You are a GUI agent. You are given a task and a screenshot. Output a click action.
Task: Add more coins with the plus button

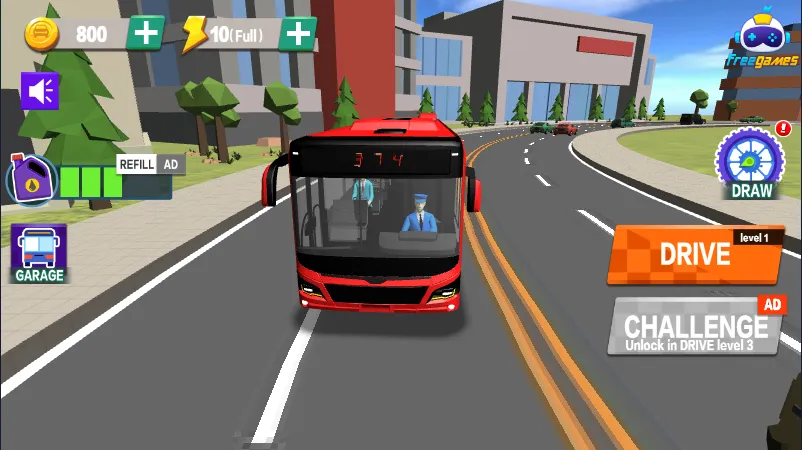pyautogui.click(x=146, y=33)
